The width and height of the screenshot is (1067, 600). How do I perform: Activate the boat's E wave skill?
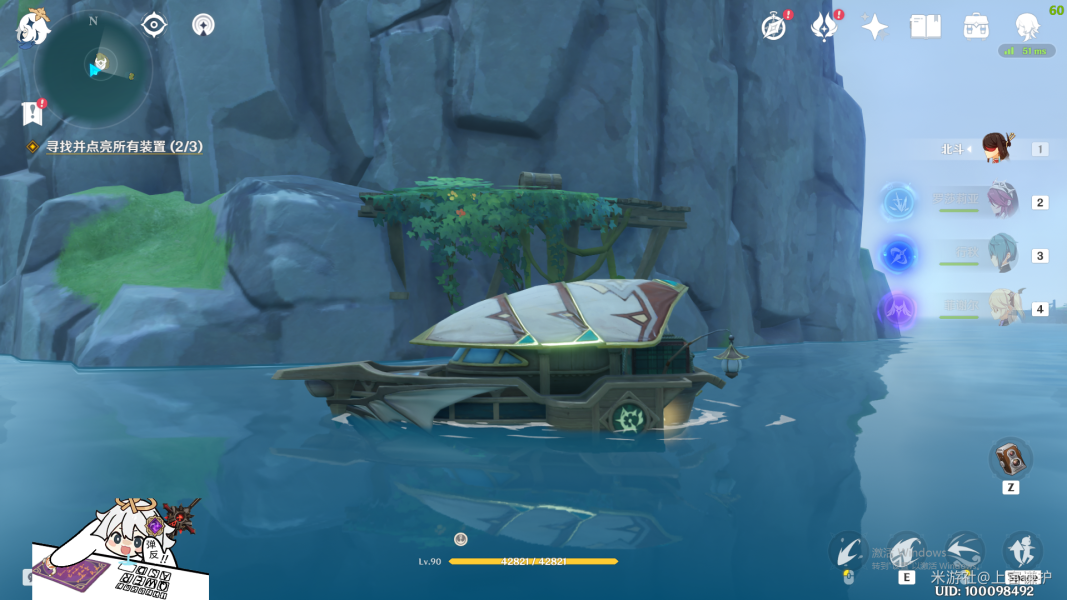point(906,551)
